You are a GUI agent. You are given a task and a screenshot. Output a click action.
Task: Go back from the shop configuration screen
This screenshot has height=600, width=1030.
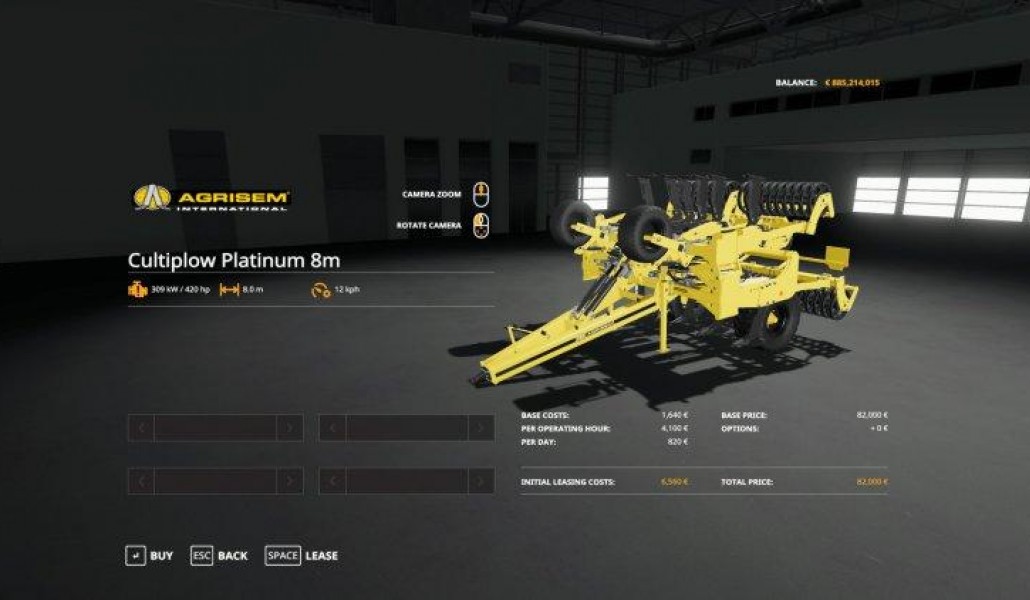click(x=219, y=556)
